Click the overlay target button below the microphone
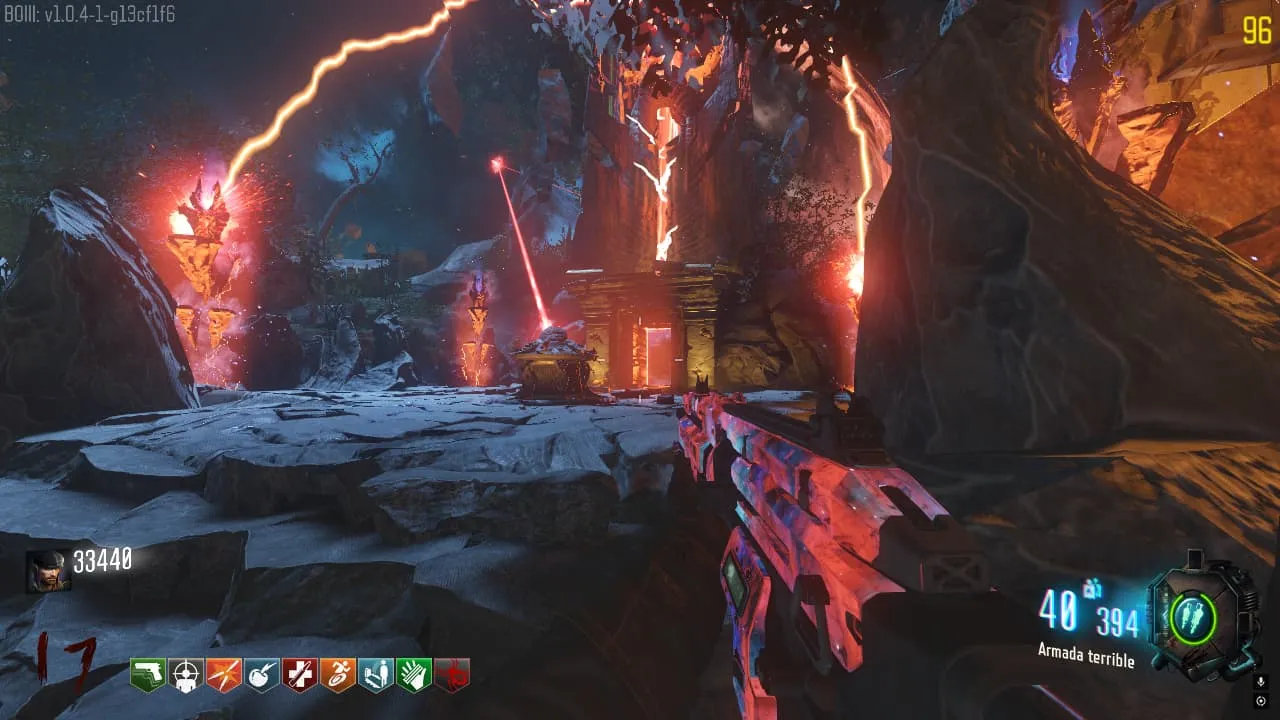 (1261, 699)
